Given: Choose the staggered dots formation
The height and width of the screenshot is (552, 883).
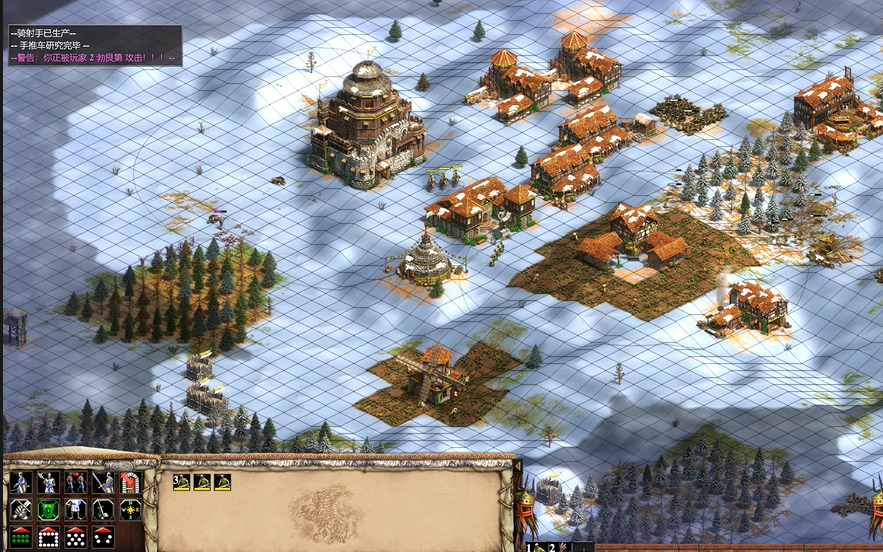Looking at the screenshot, I should click(x=76, y=537).
